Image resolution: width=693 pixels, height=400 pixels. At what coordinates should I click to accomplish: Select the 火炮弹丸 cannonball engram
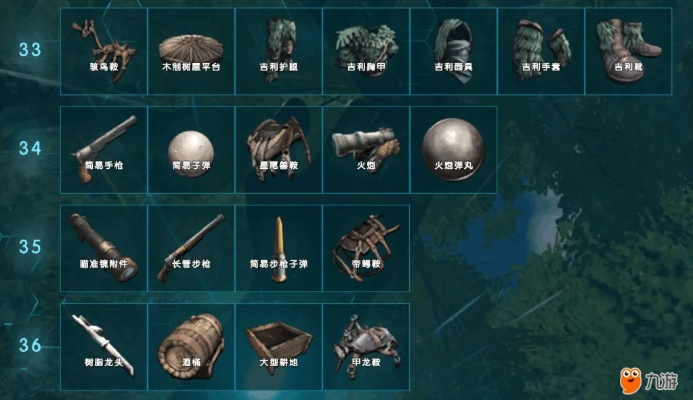[x=454, y=149]
